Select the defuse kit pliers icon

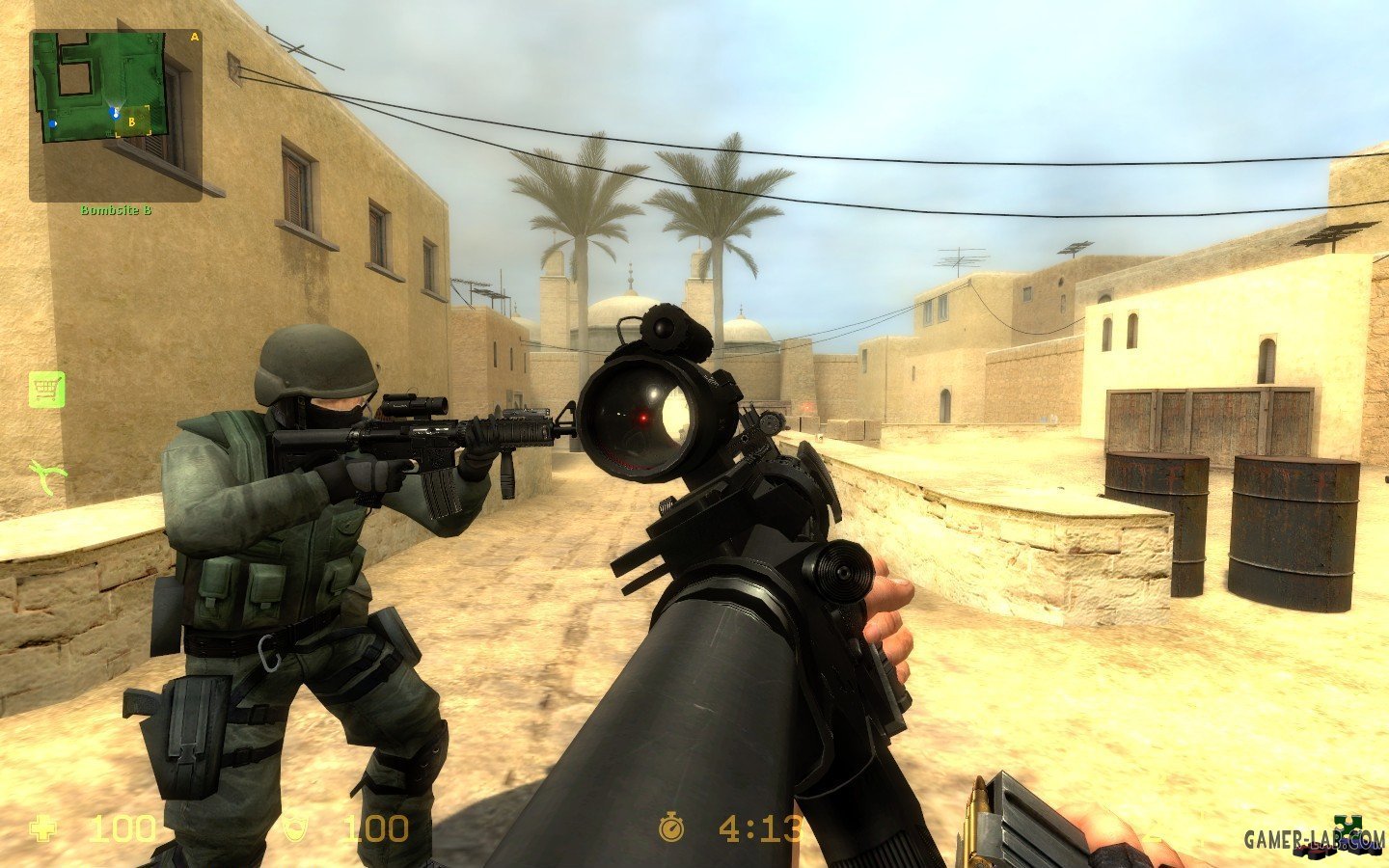click(x=47, y=475)
